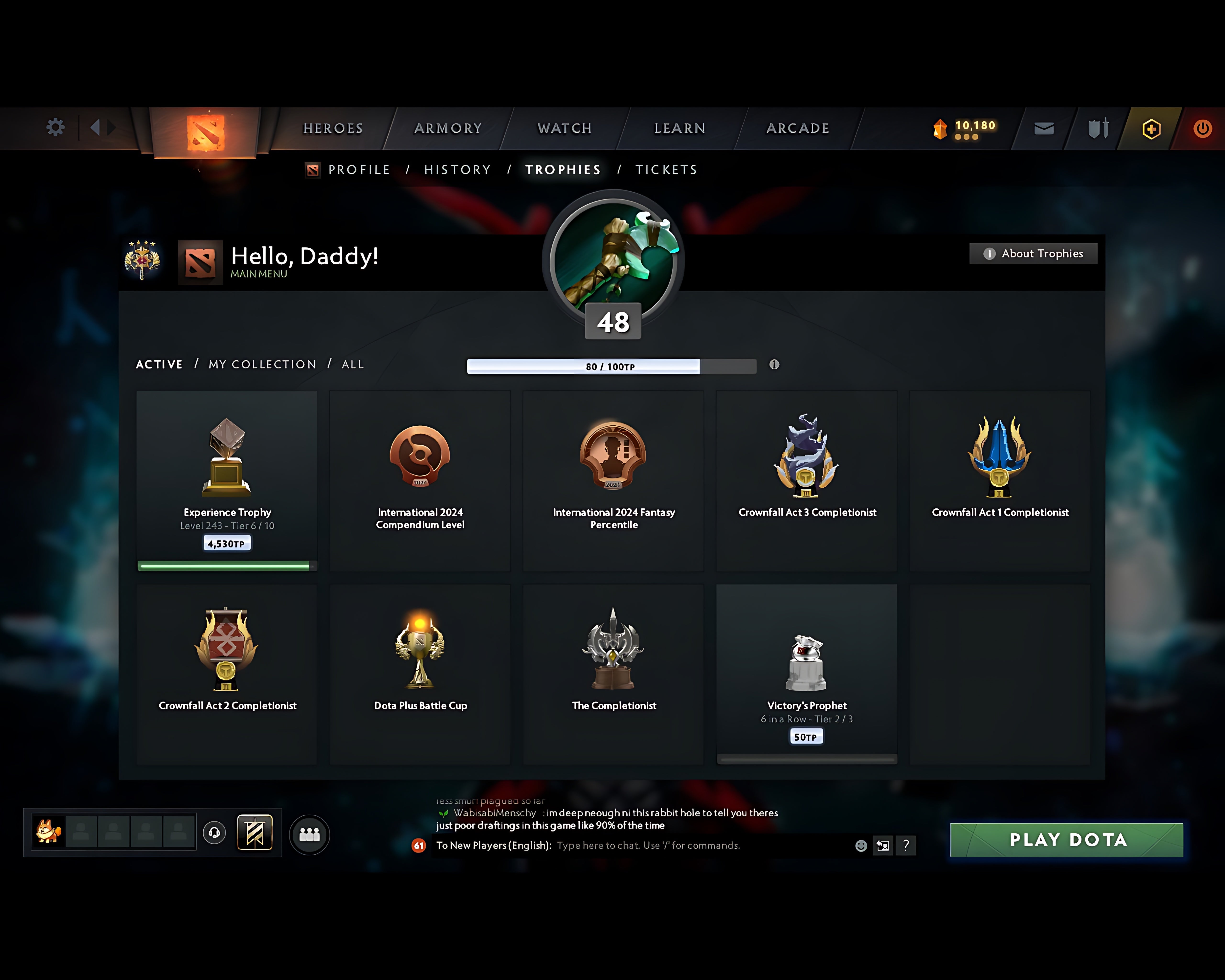The height and width of the screenshot is (980, 1225).
Task: Open the Arcade menu item
Action: (798, 128)
